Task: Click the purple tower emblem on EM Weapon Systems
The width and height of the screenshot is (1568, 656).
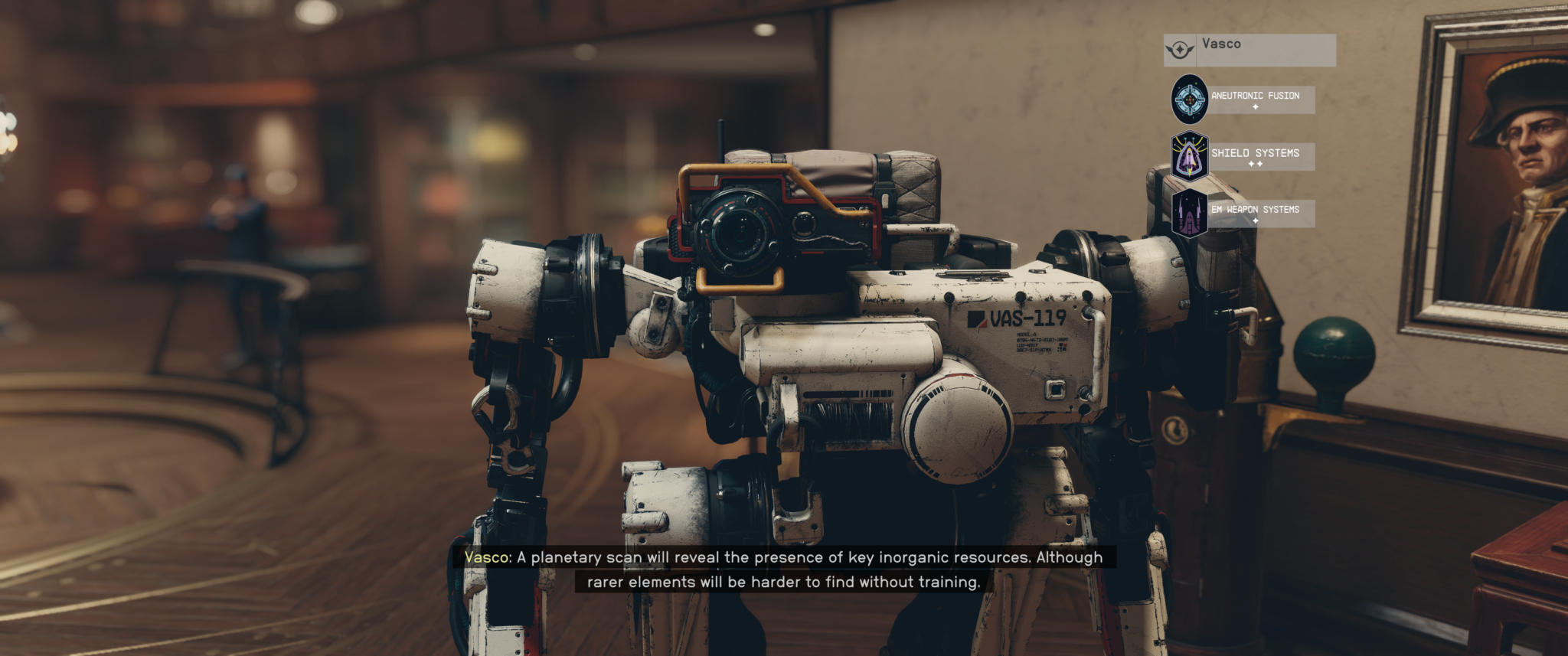Action: pyautogui.click(x=1188, y=213)
